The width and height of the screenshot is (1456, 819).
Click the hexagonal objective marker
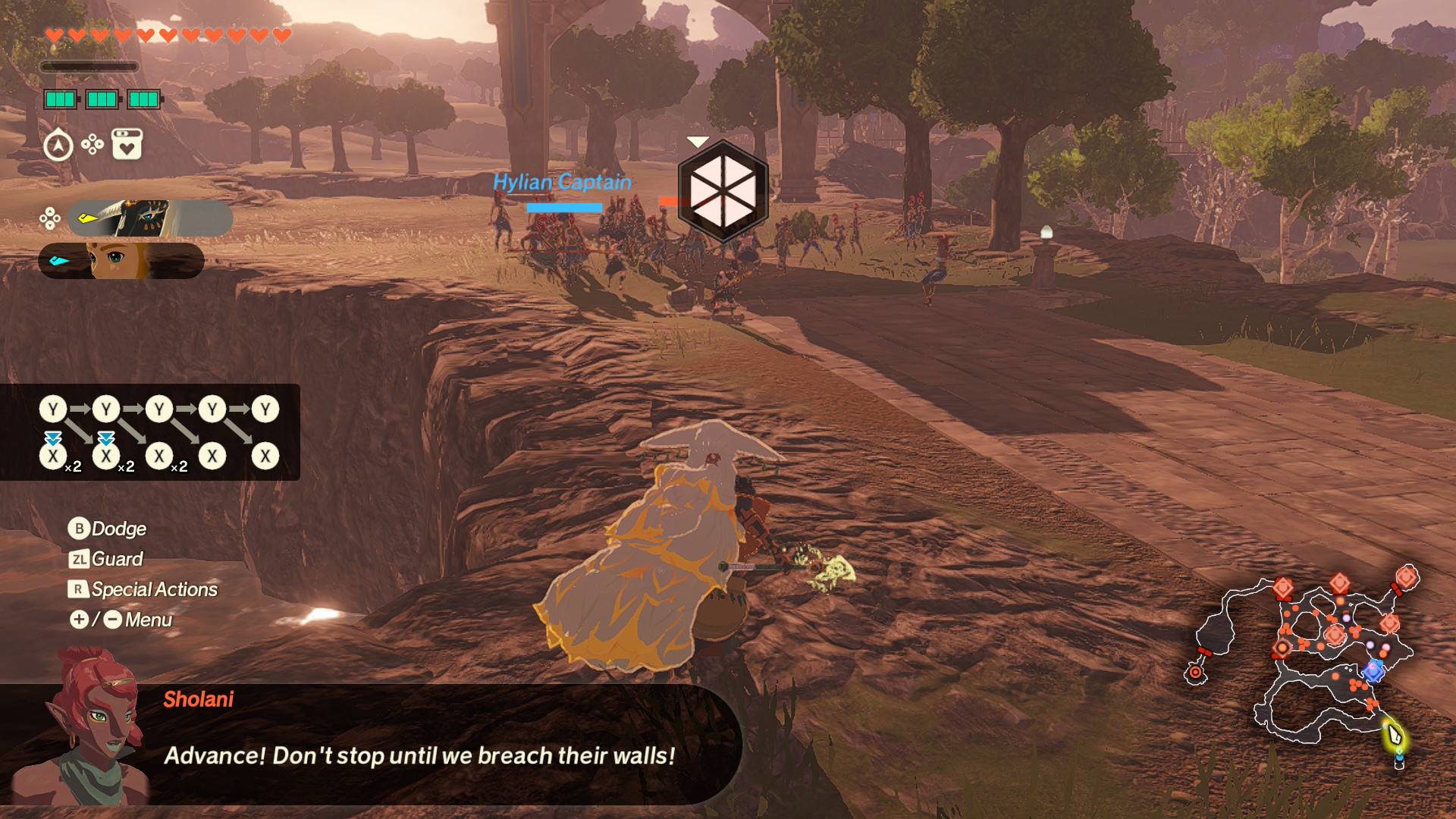click(723, 190)
